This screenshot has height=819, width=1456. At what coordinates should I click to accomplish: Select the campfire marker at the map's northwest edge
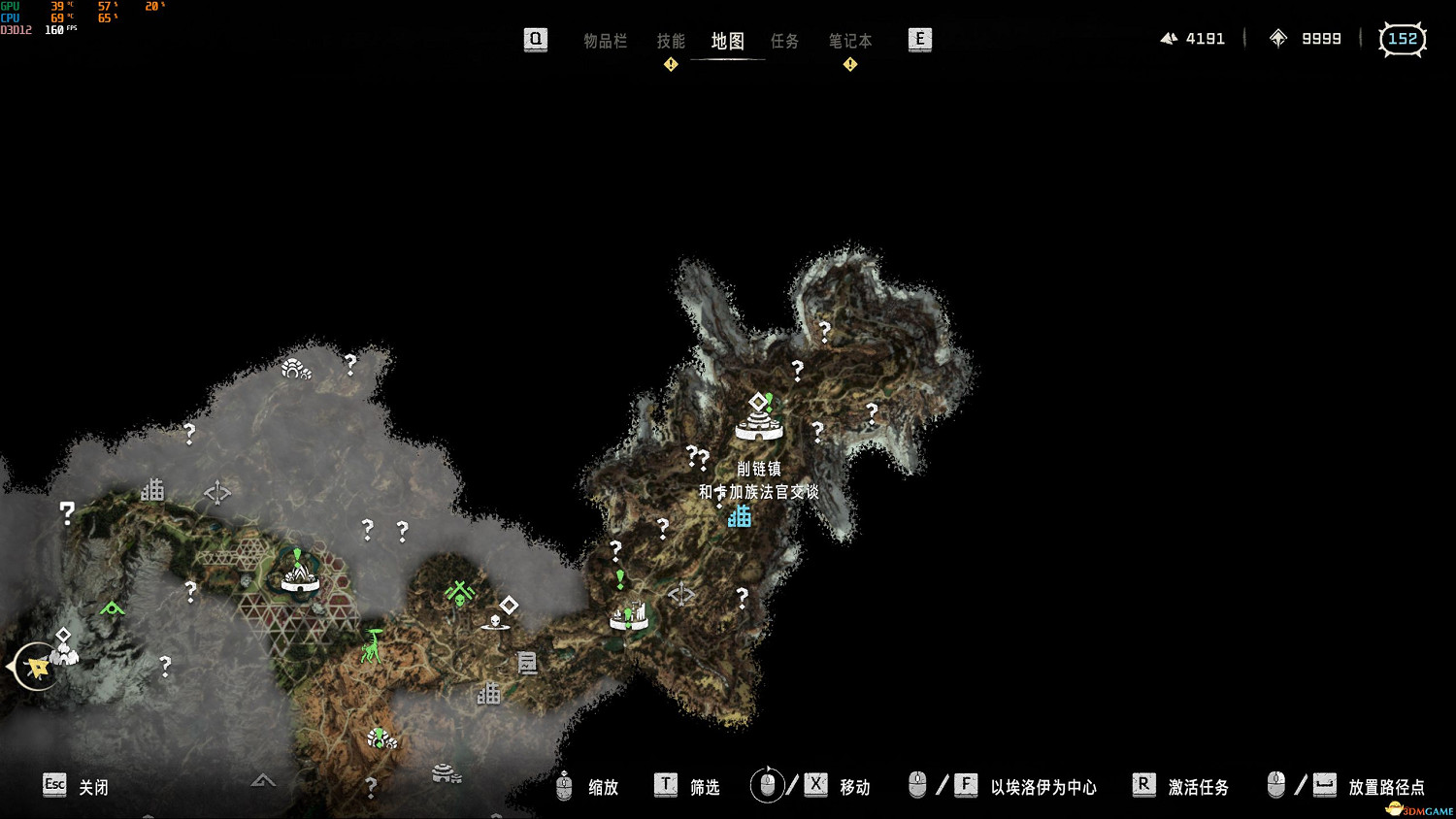tap(295, 369)
